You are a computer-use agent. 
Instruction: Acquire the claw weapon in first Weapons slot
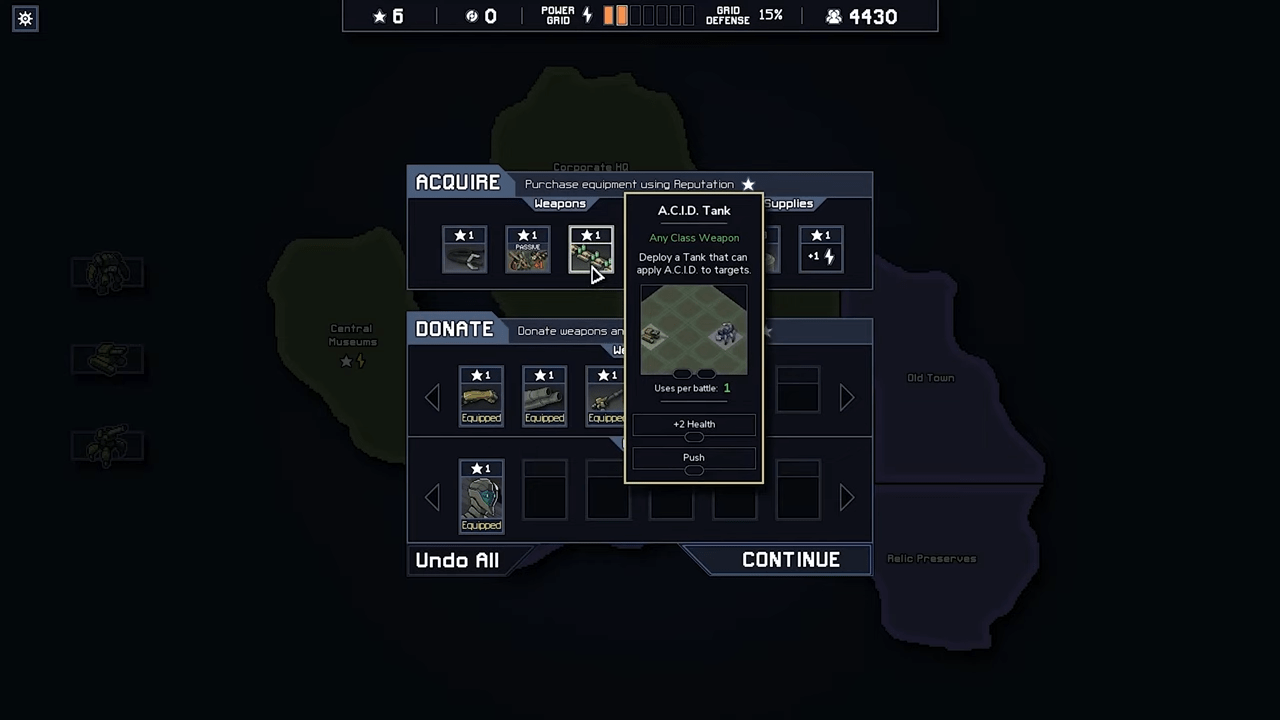pos(464,250)
